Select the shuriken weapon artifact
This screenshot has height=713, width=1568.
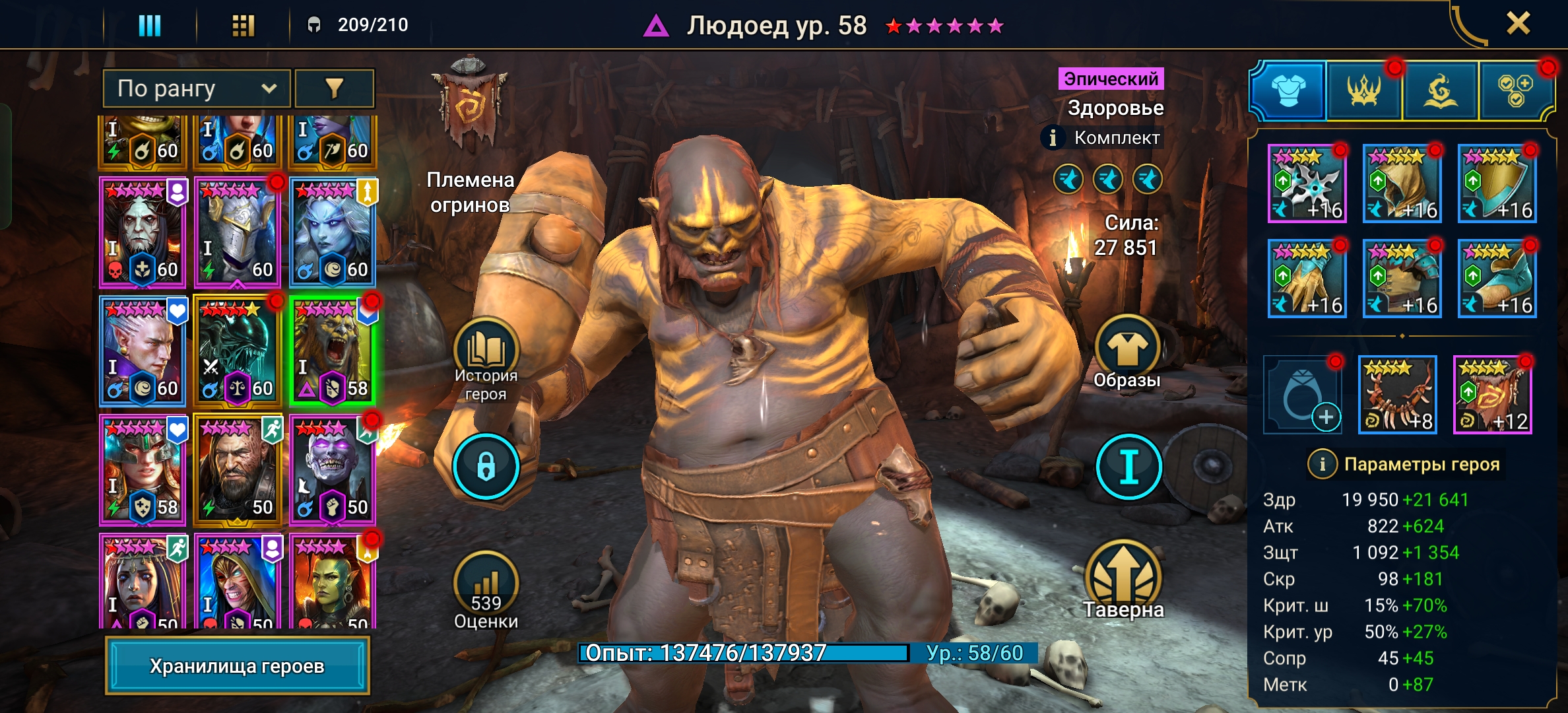point(1307,184)
